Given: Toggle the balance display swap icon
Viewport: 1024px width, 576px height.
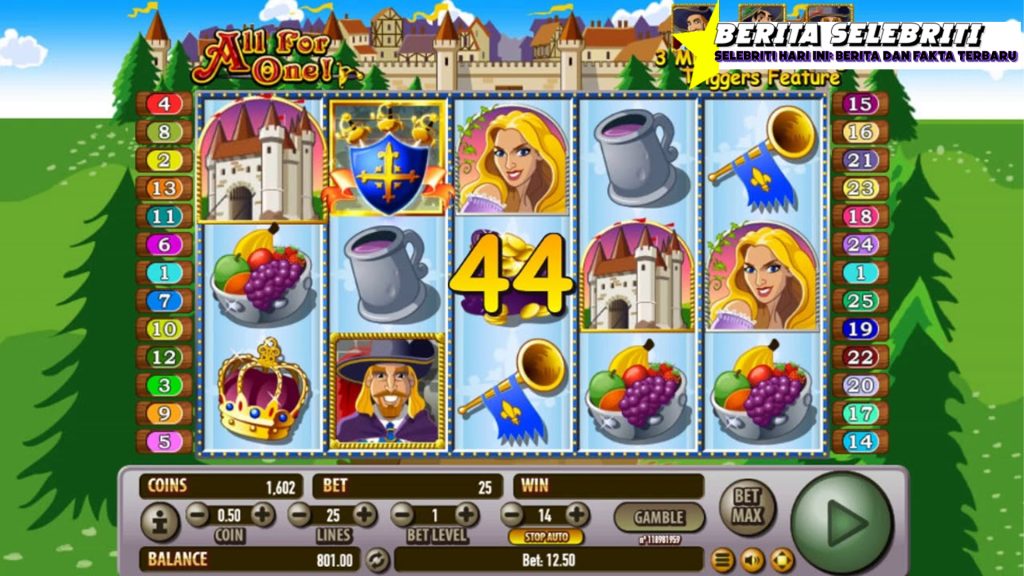Looking at the screenshot, I should tap(376, 560).
